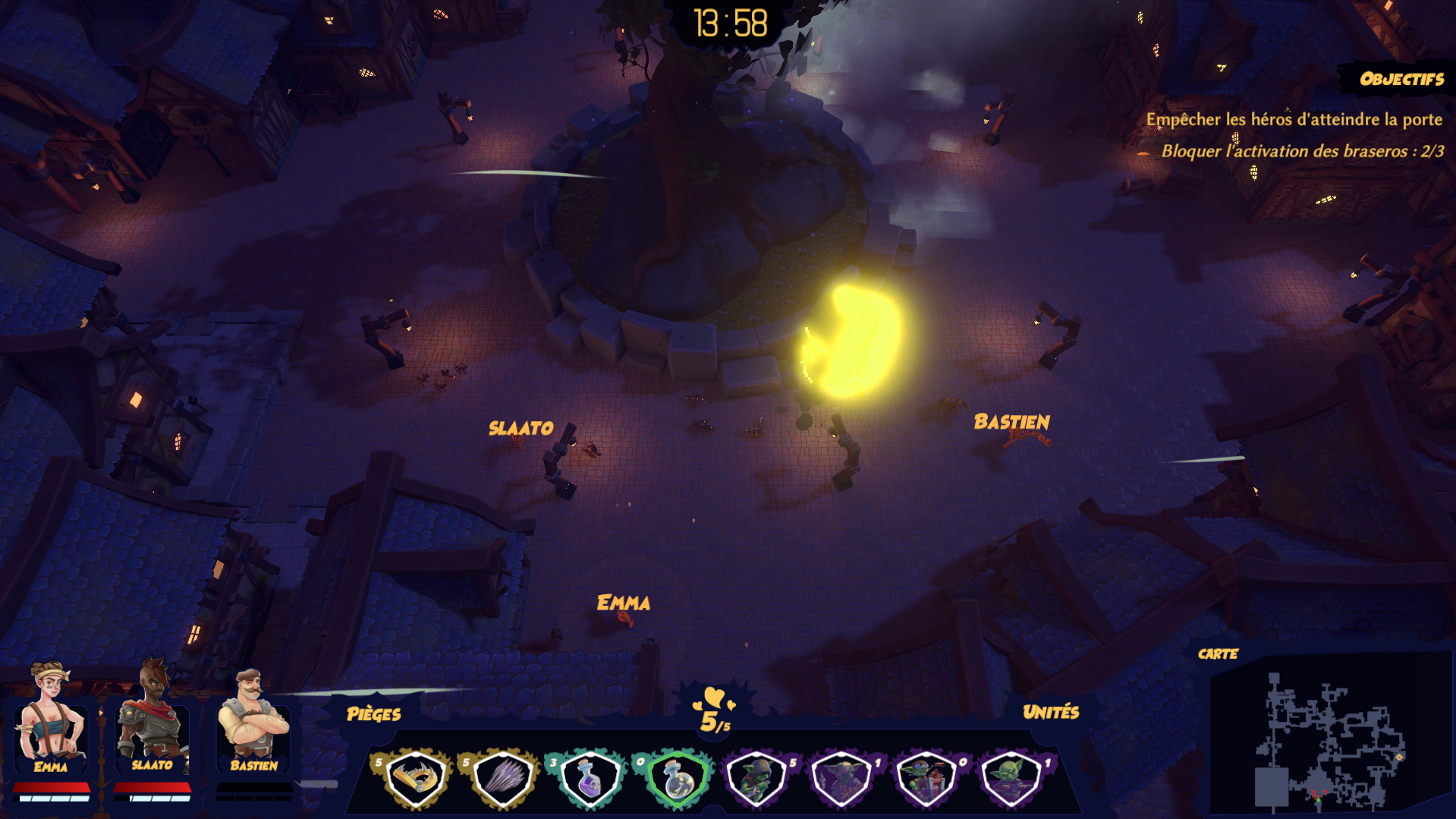This screenshot has height=819, width=1456.
Task: Pick the bald green goblin unit
Action: 1011,778
